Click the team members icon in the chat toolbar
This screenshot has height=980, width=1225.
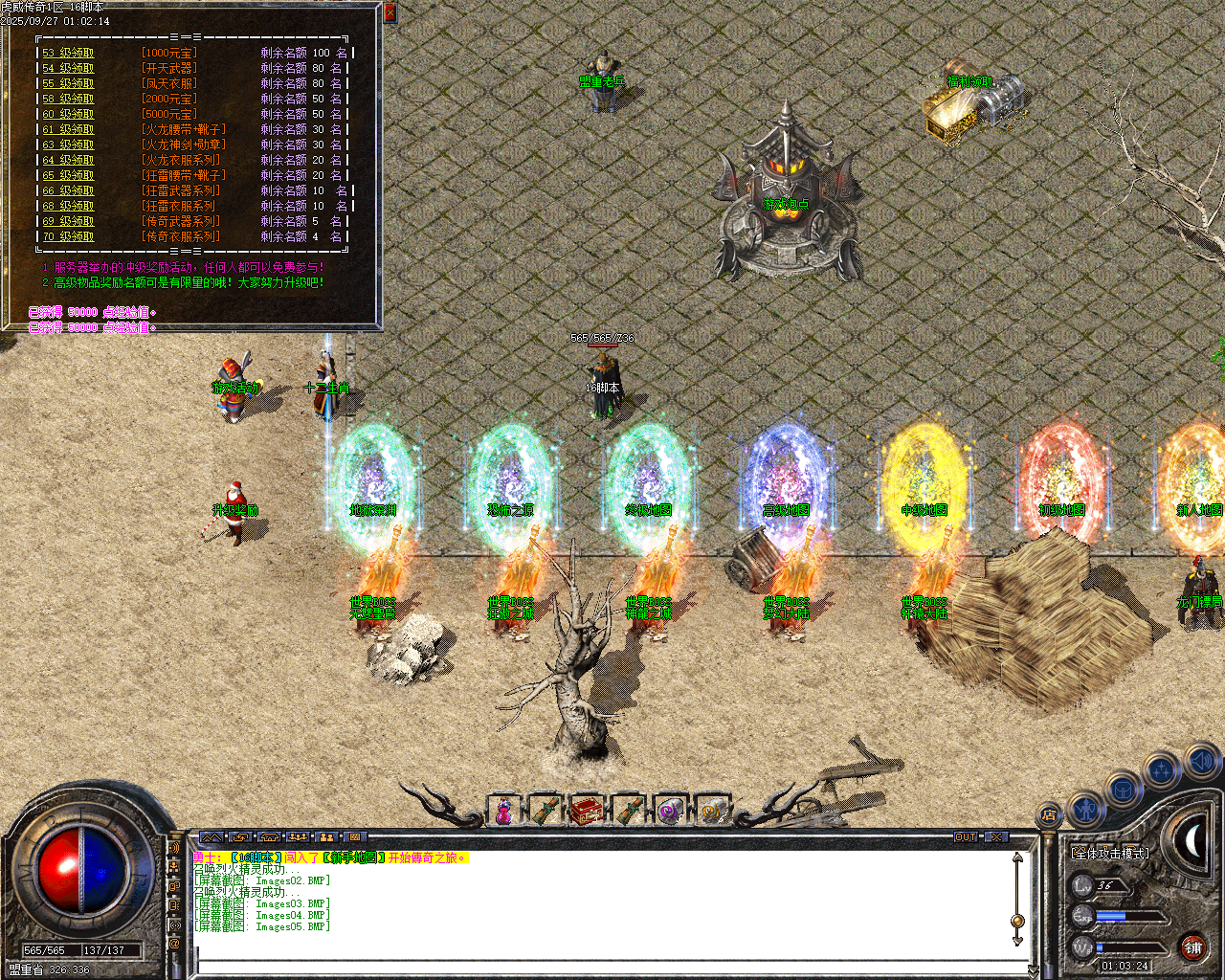(298, 837)
